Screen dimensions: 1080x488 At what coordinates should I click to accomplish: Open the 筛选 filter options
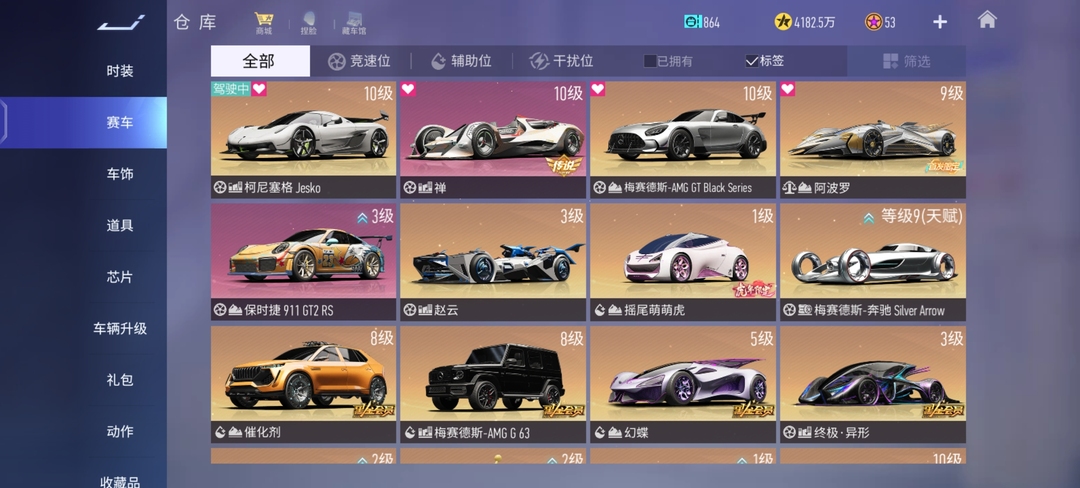[x=906, y=61]
